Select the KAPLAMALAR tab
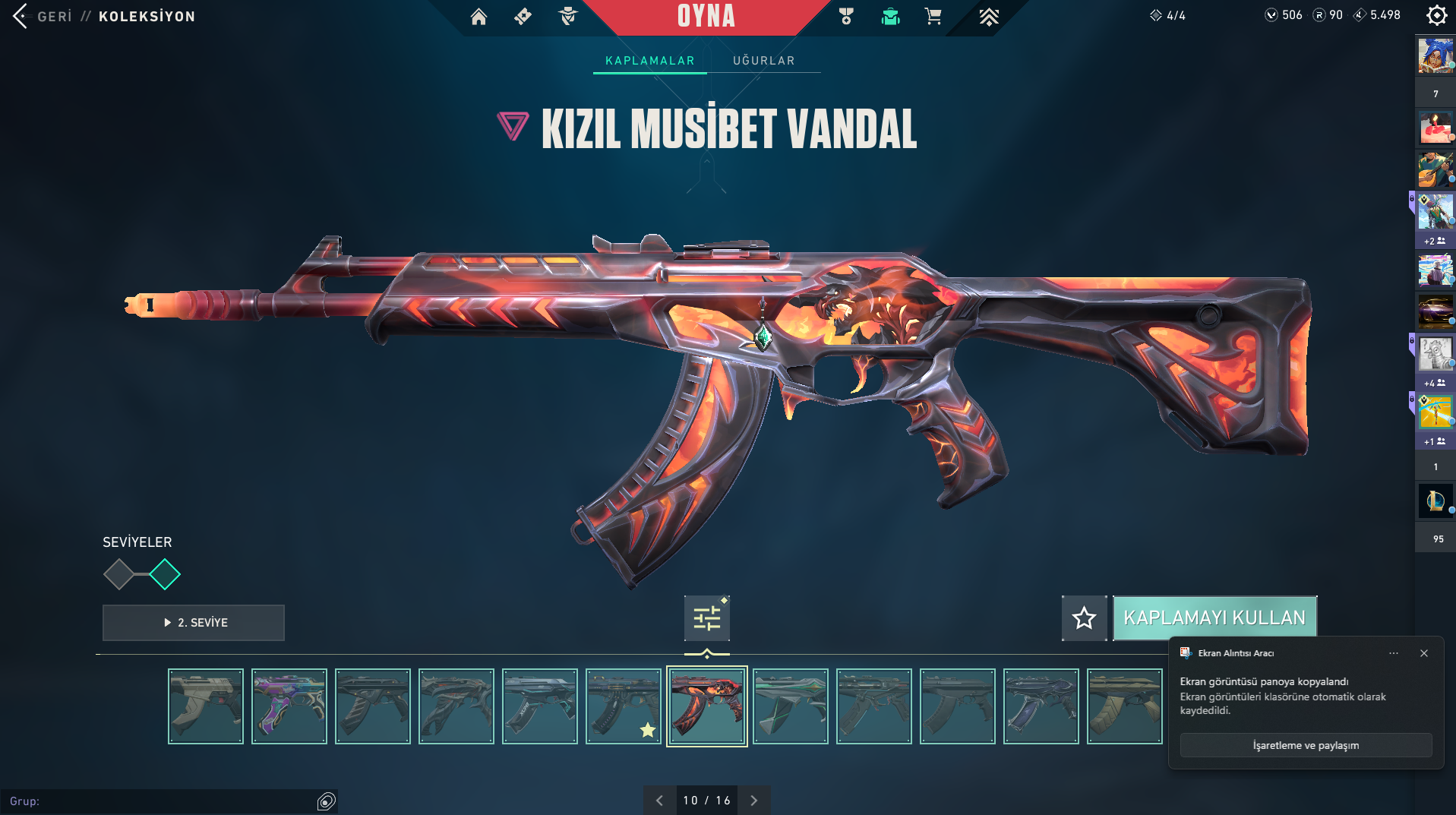The width and height of the screenshot is (1456, 815). [649, 61]
